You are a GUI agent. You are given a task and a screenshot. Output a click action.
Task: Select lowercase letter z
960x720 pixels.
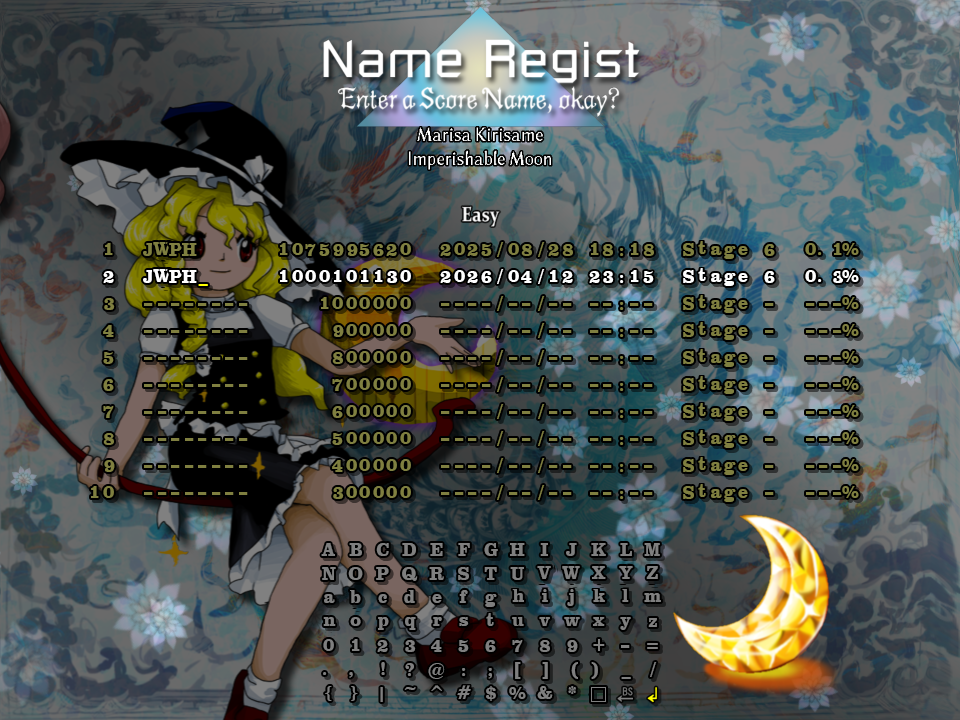[x=653, y=622]
